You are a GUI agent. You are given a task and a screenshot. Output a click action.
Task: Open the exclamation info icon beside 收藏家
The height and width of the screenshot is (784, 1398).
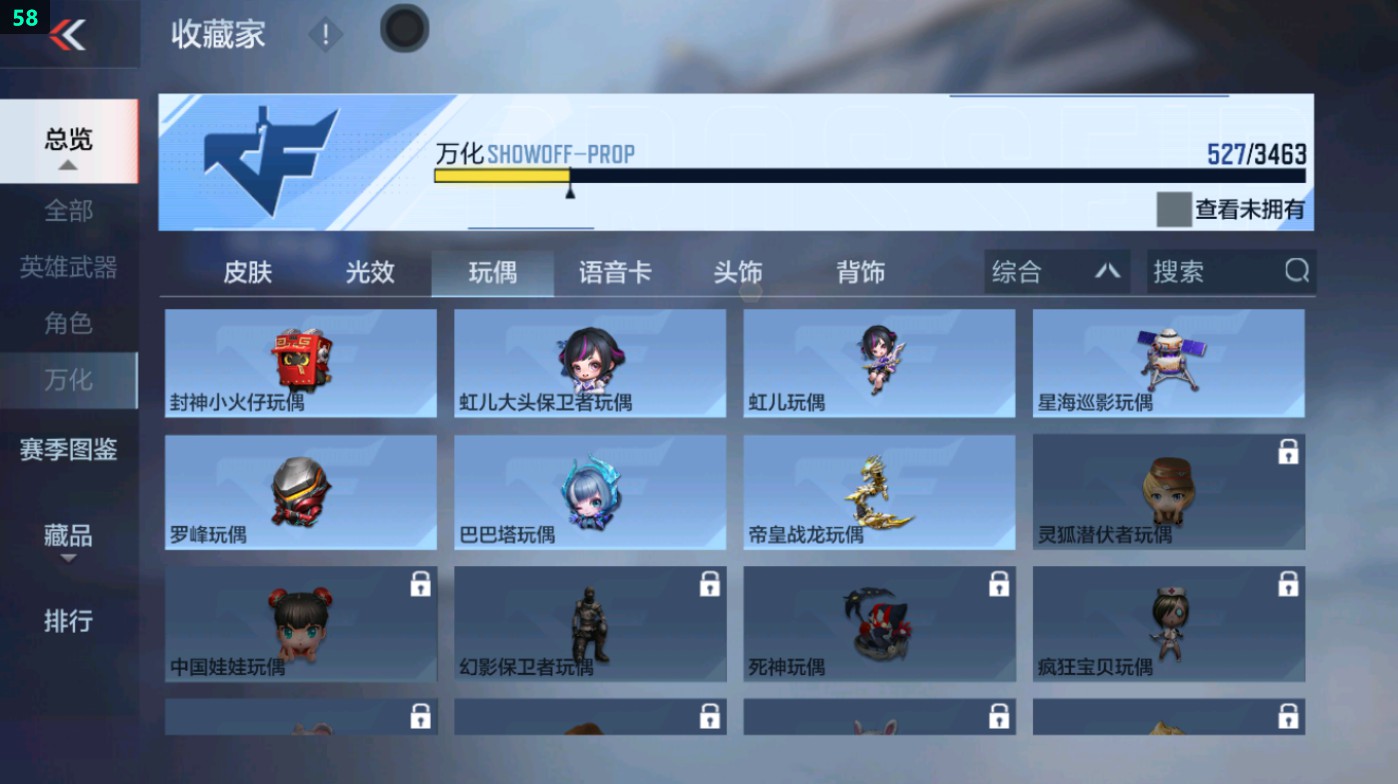tap(325, 36)
